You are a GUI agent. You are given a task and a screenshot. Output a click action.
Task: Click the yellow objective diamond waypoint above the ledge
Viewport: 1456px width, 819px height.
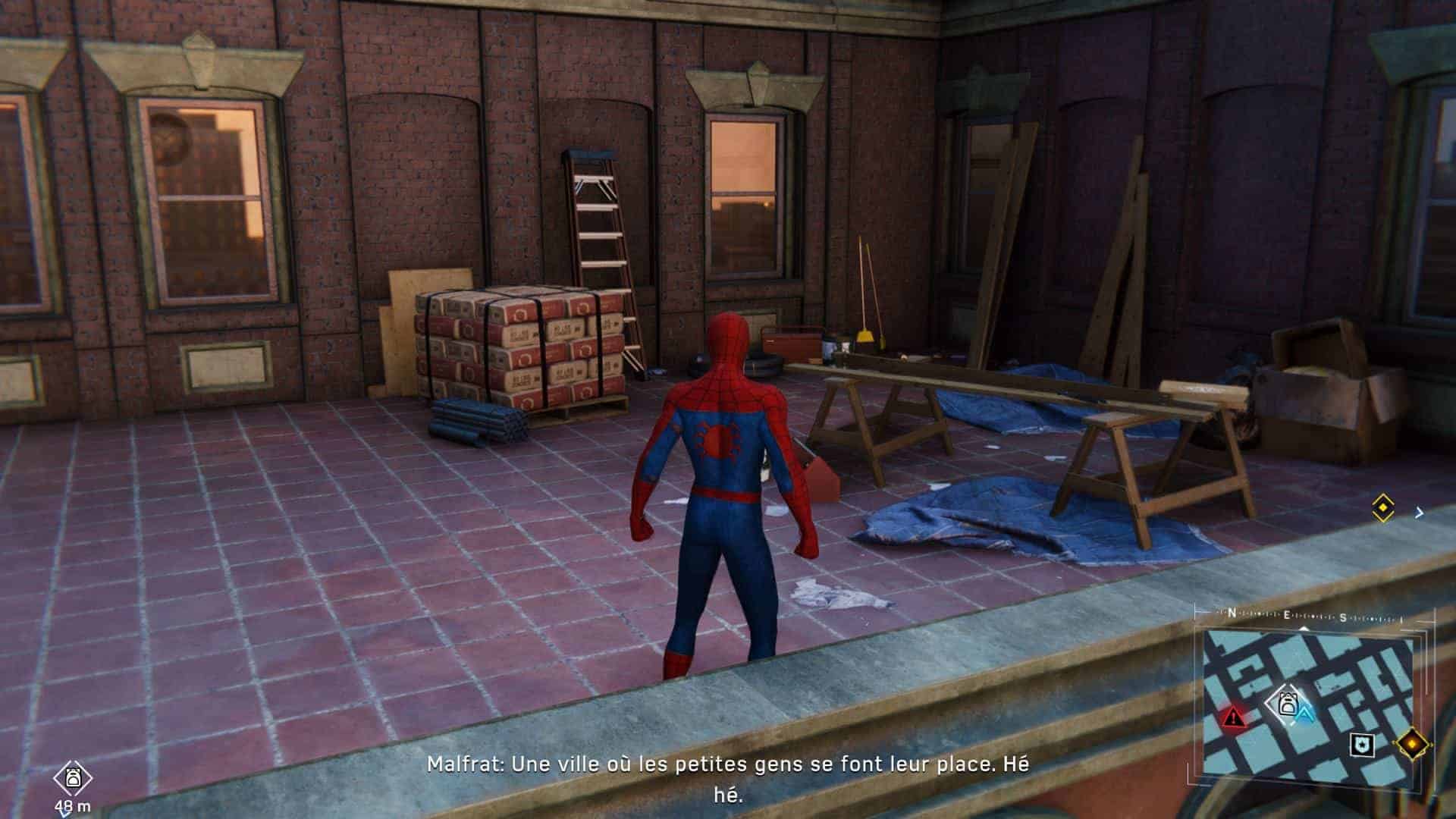point(1383,507)
